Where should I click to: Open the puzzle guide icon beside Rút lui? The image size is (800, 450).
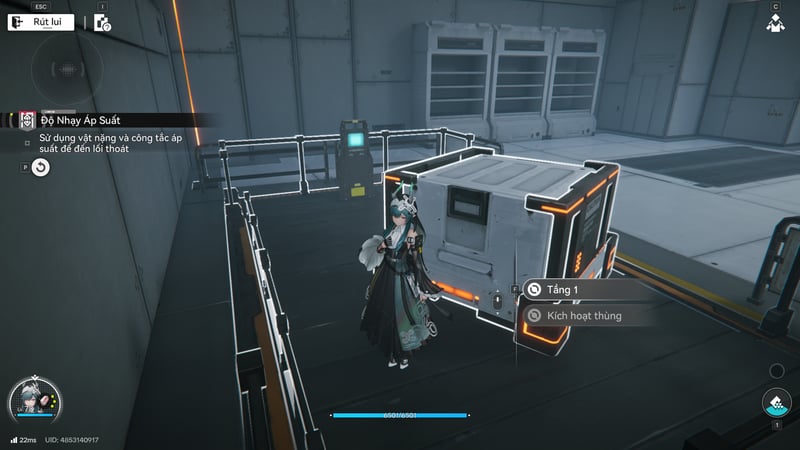(x=102, y=23)
